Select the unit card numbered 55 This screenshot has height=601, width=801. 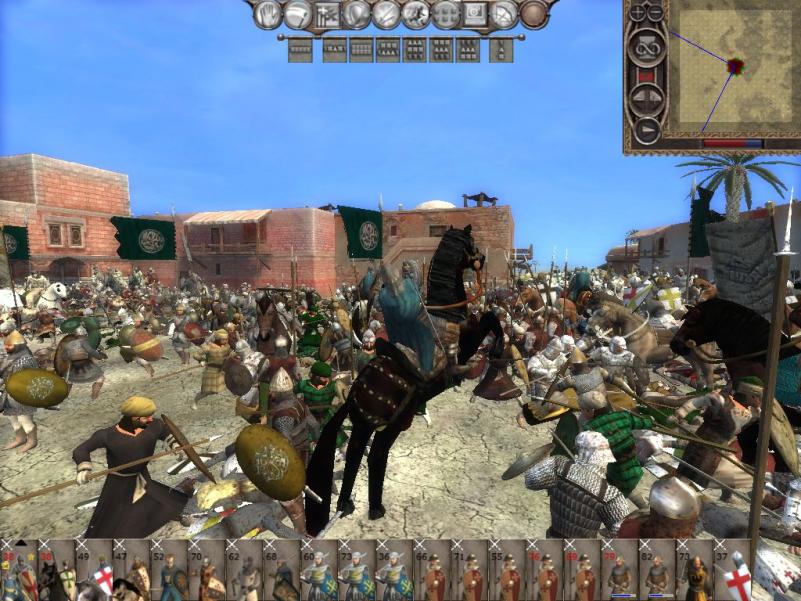click(505, 572)
